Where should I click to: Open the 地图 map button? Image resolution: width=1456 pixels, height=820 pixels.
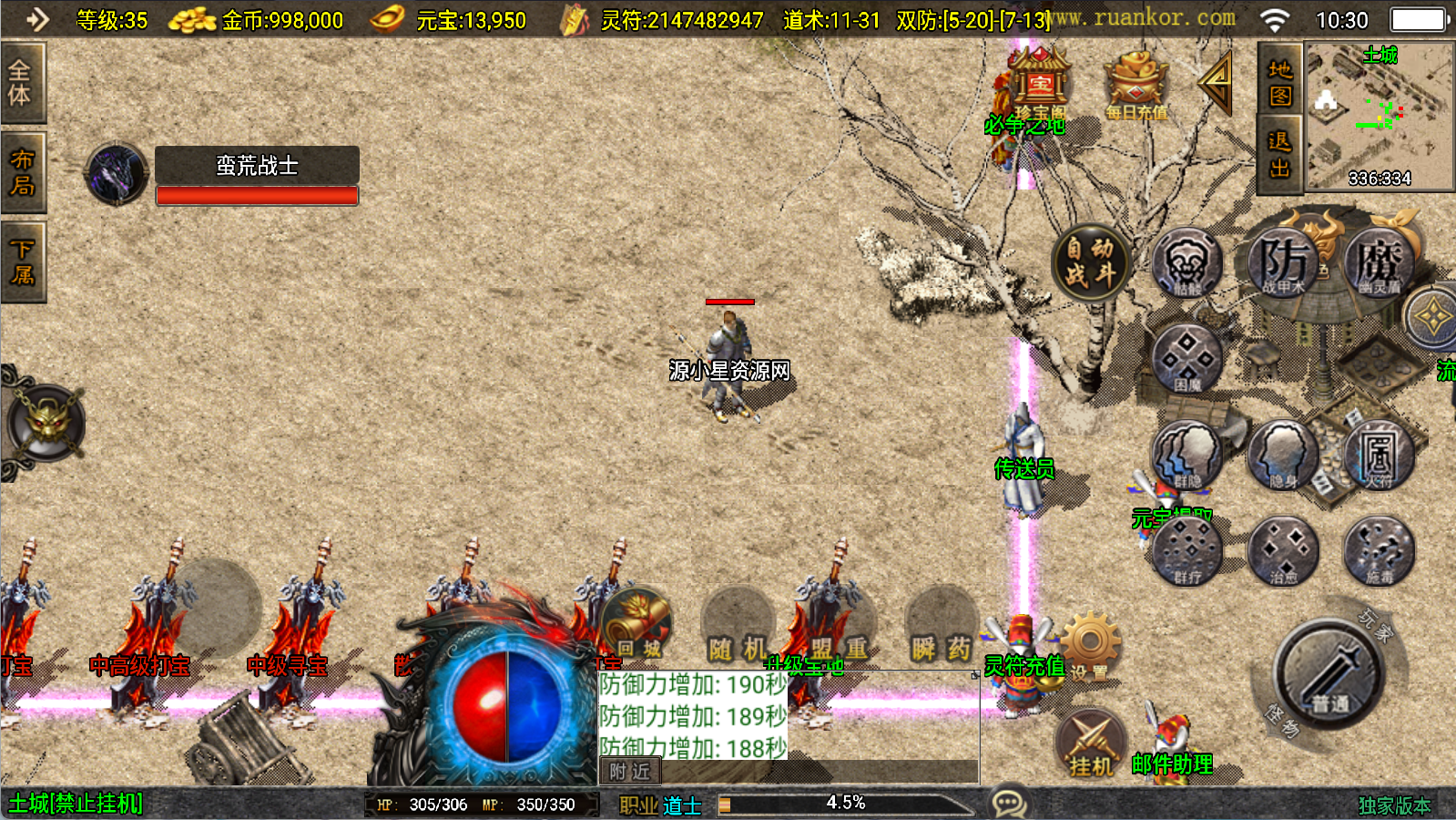(1279, 82)
